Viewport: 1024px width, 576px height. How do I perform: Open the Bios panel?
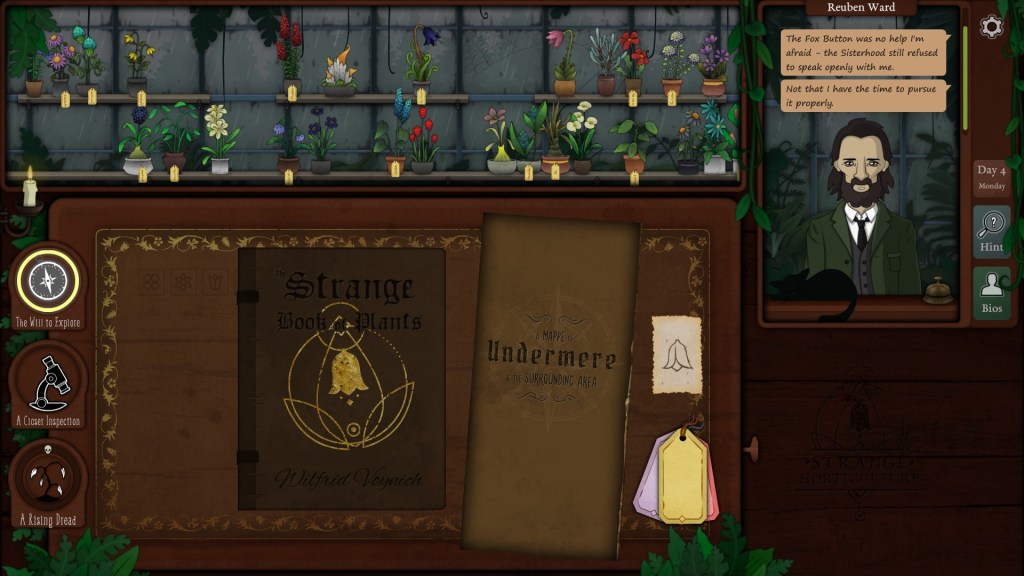pyautogui.click(x=991, y=293)
